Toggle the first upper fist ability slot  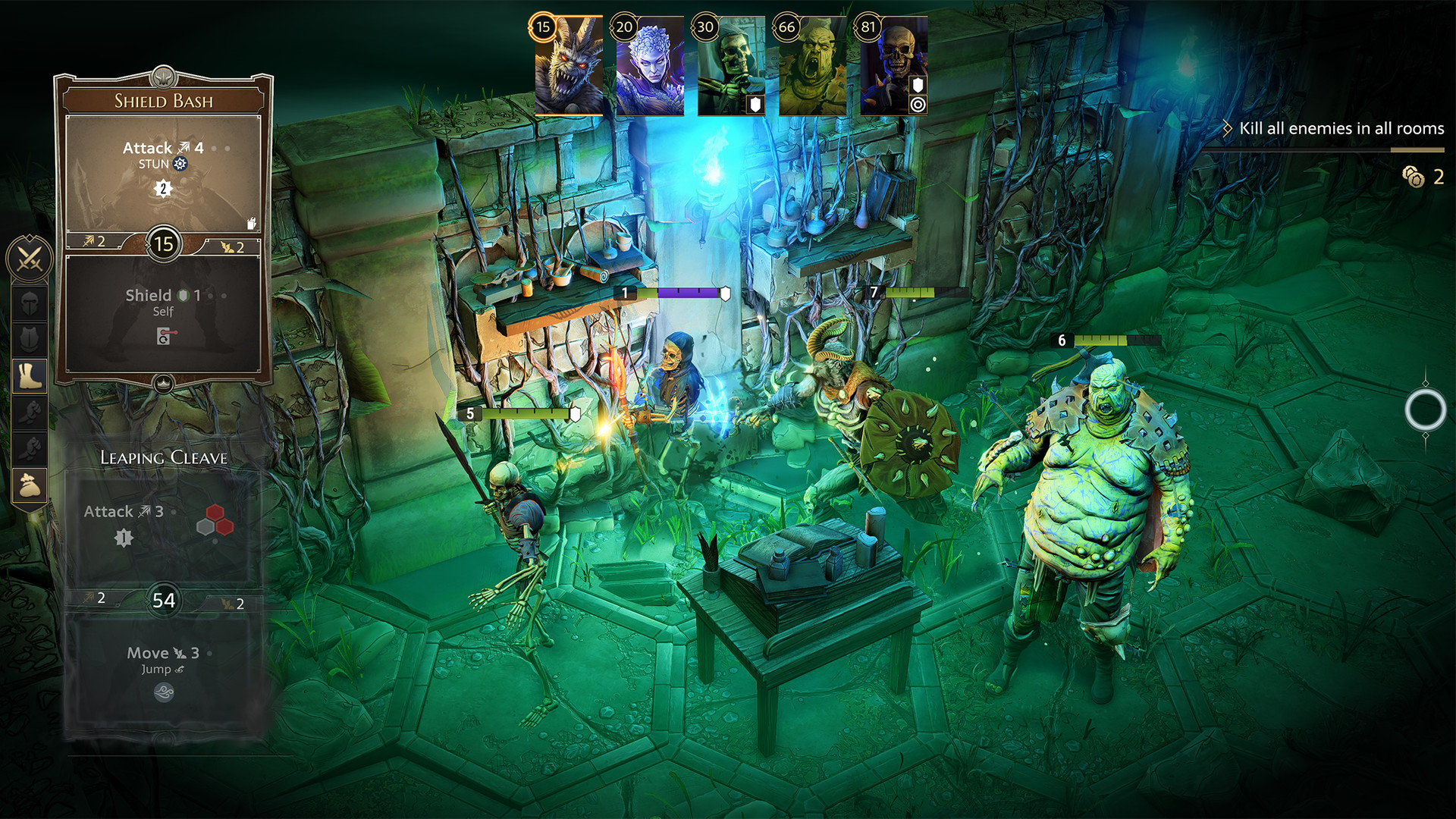[30, 413]
